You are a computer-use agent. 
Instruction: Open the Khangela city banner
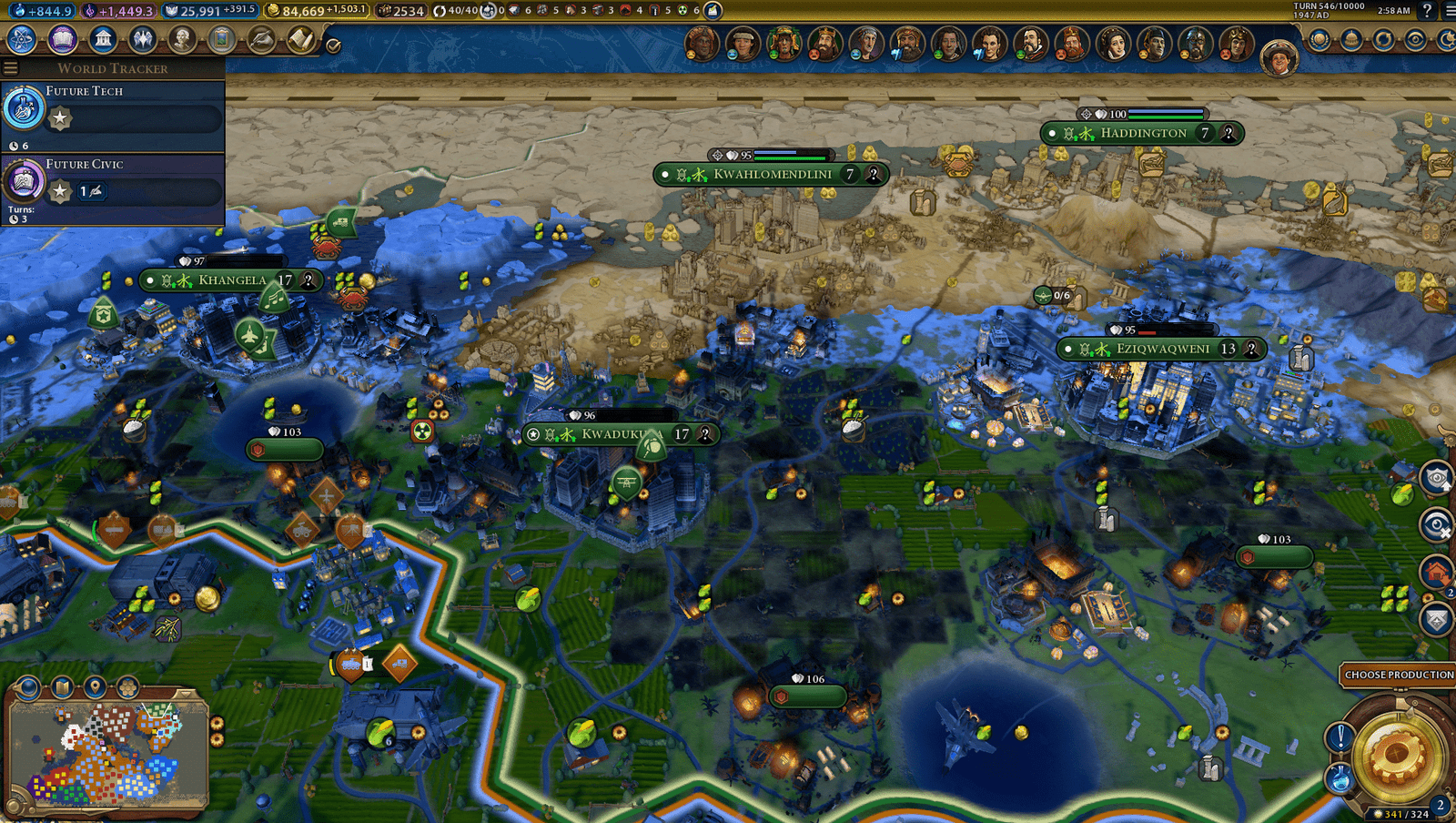point(232,280)
